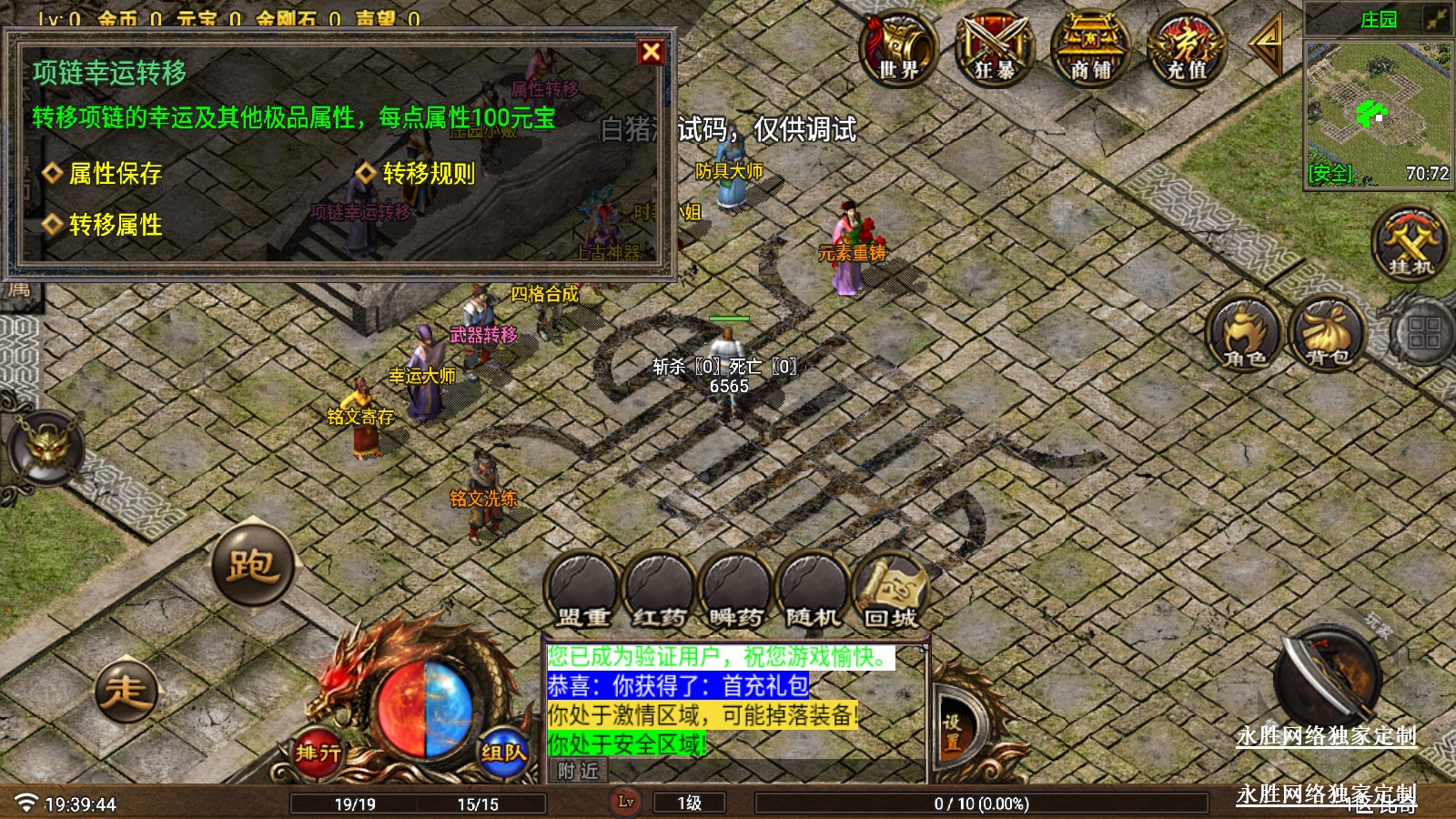Open the 世界 menu icon
The image size is (1456, 819).
tap(898, 48)
